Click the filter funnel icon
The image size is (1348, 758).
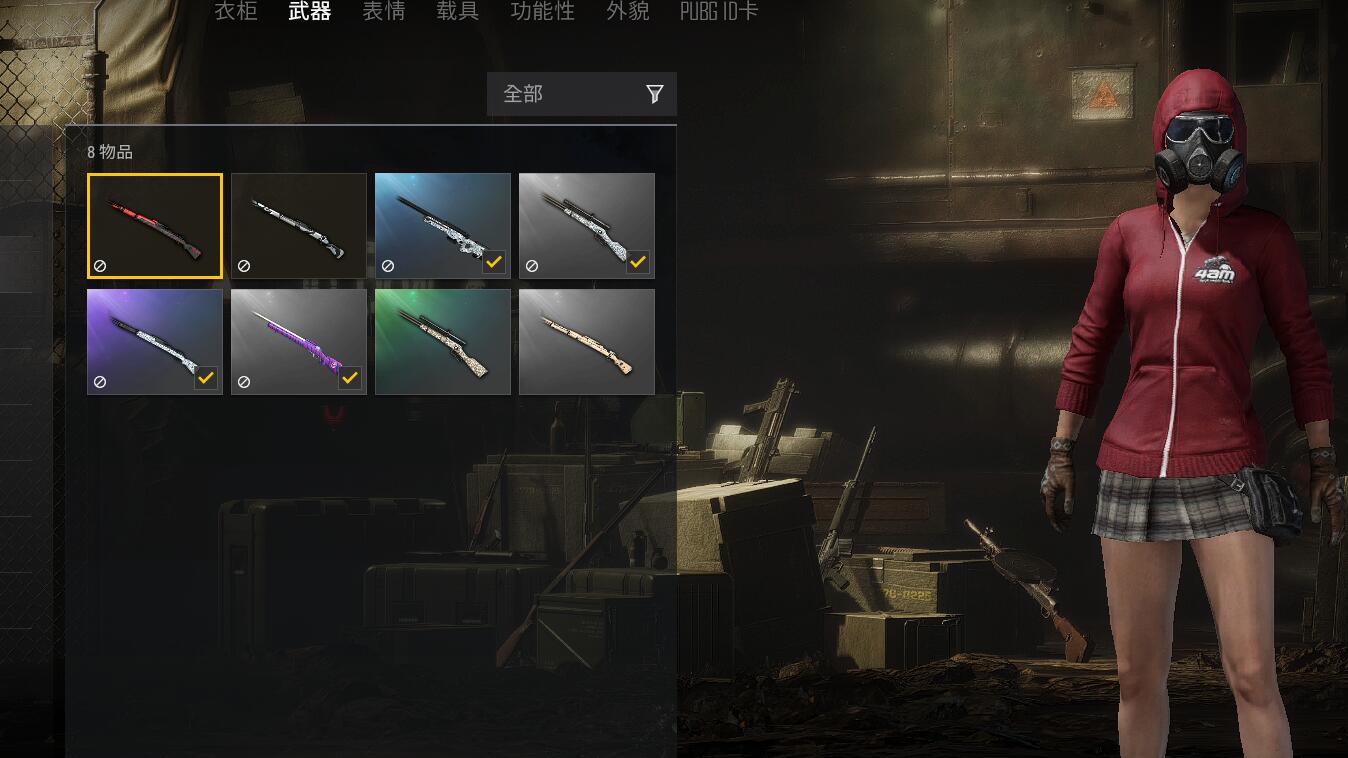point(655,93)
